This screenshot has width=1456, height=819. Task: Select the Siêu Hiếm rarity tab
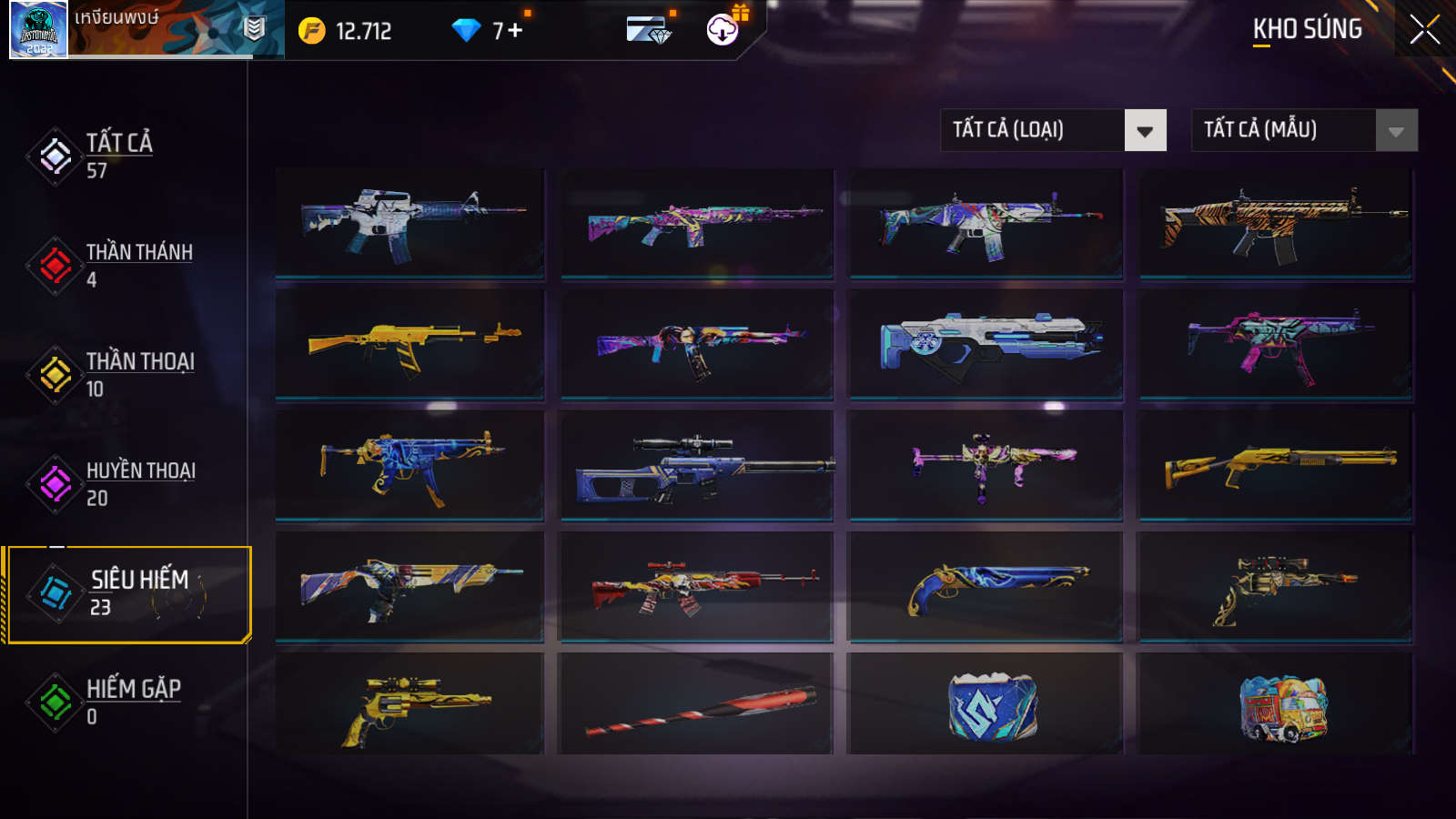pos(127,593)
